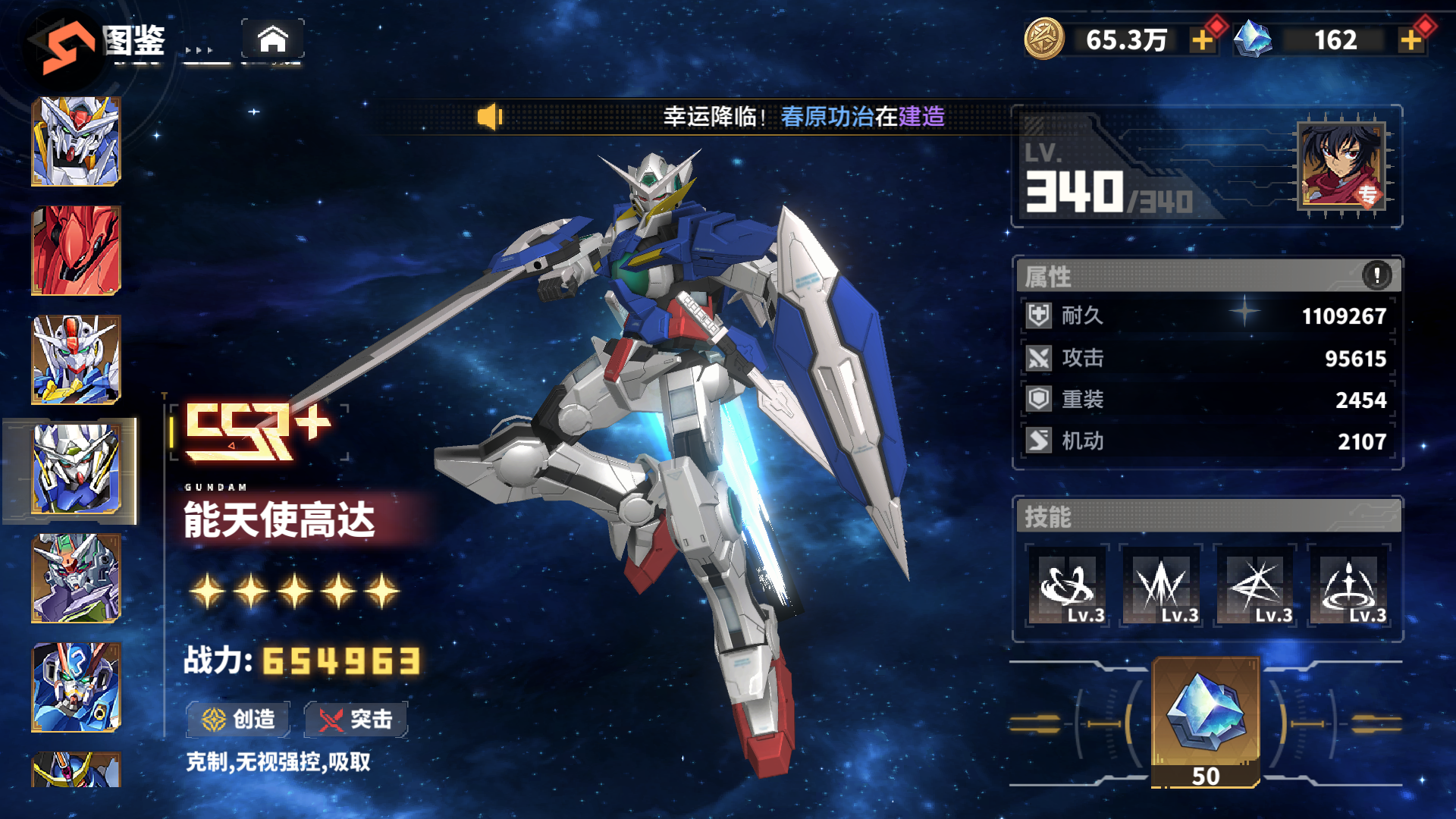Select the top white-blue Gundam thumbnail
The width and height of the screenshot is (1456, 819).
pos(76,142)
